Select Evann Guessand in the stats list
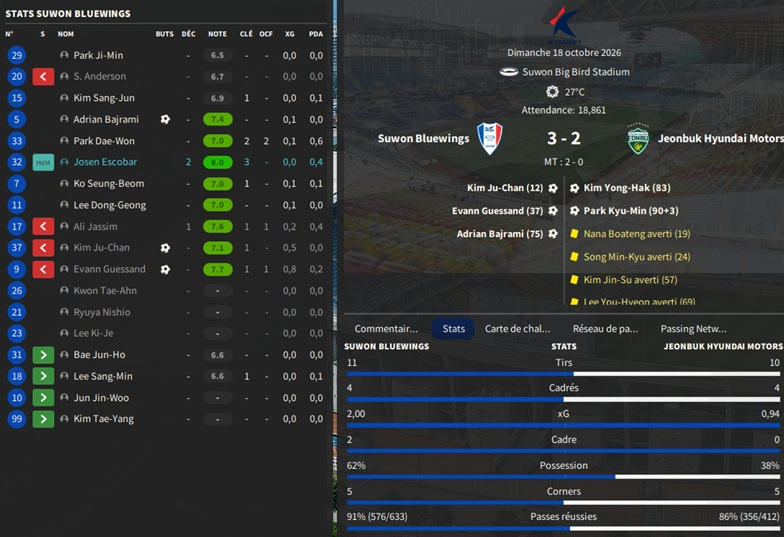 pos(109,269)
